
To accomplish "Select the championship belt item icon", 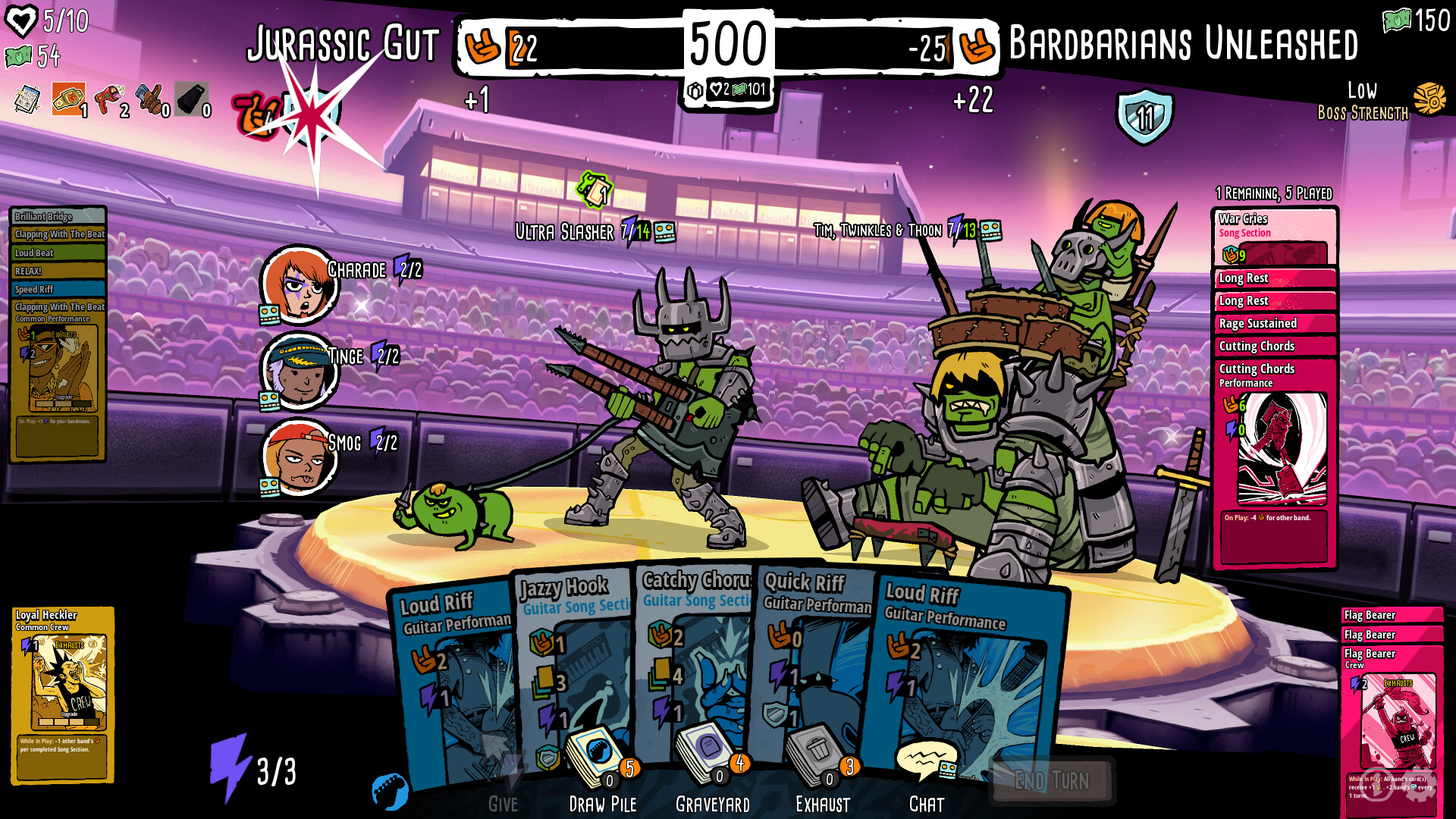I will [x=68, y=99].
